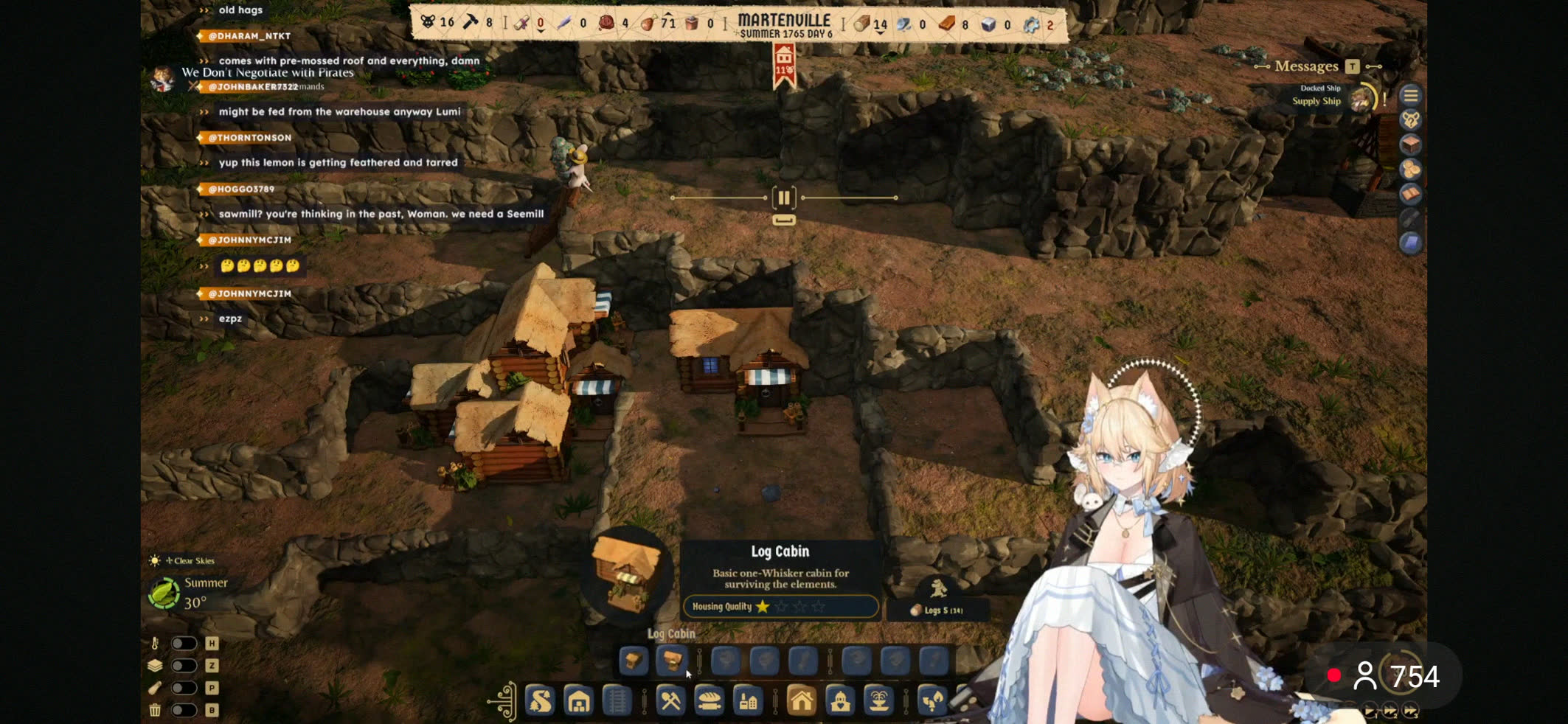Image resolution: width=1568 pixels, height=724 pixels.
Task: Open the wooden crate storage panel
Action: (1410, 145)
